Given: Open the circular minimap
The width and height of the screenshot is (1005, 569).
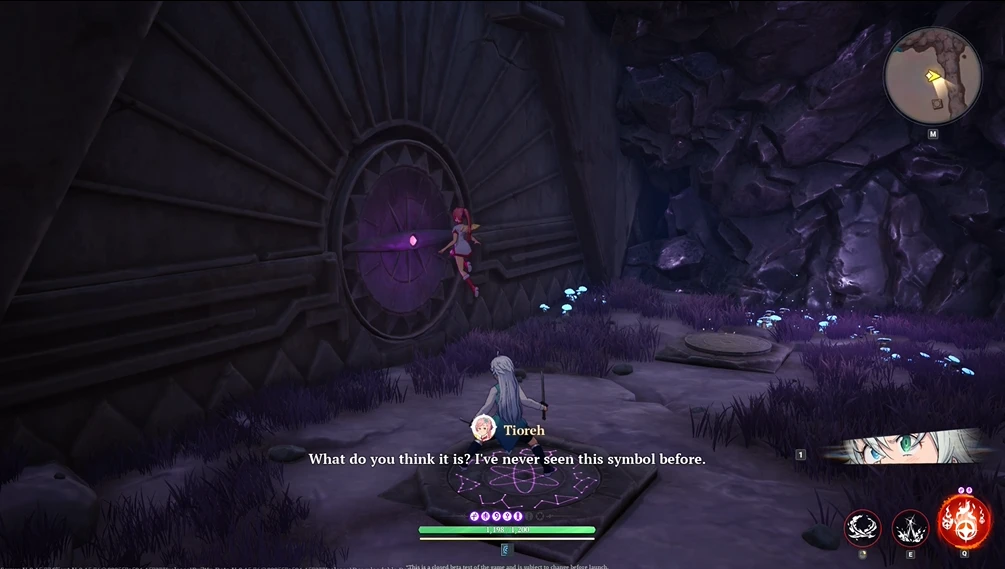Looking at the screenshot, I should (x=932, y=76).
